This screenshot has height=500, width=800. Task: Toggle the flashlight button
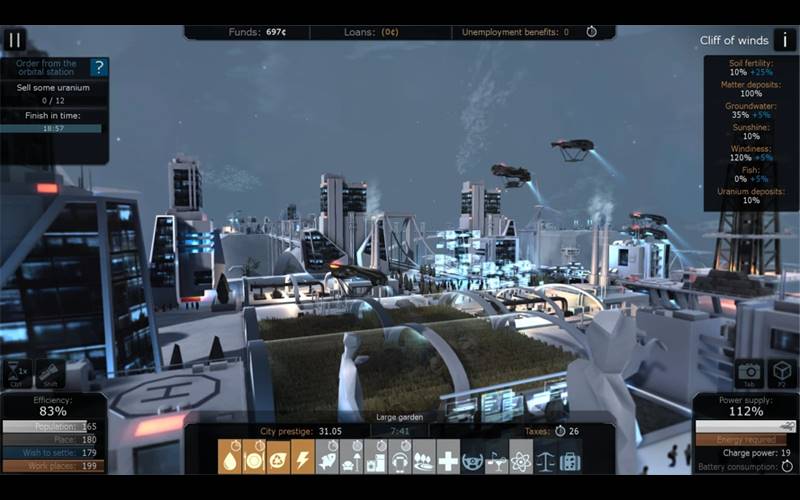pos(50,372)
